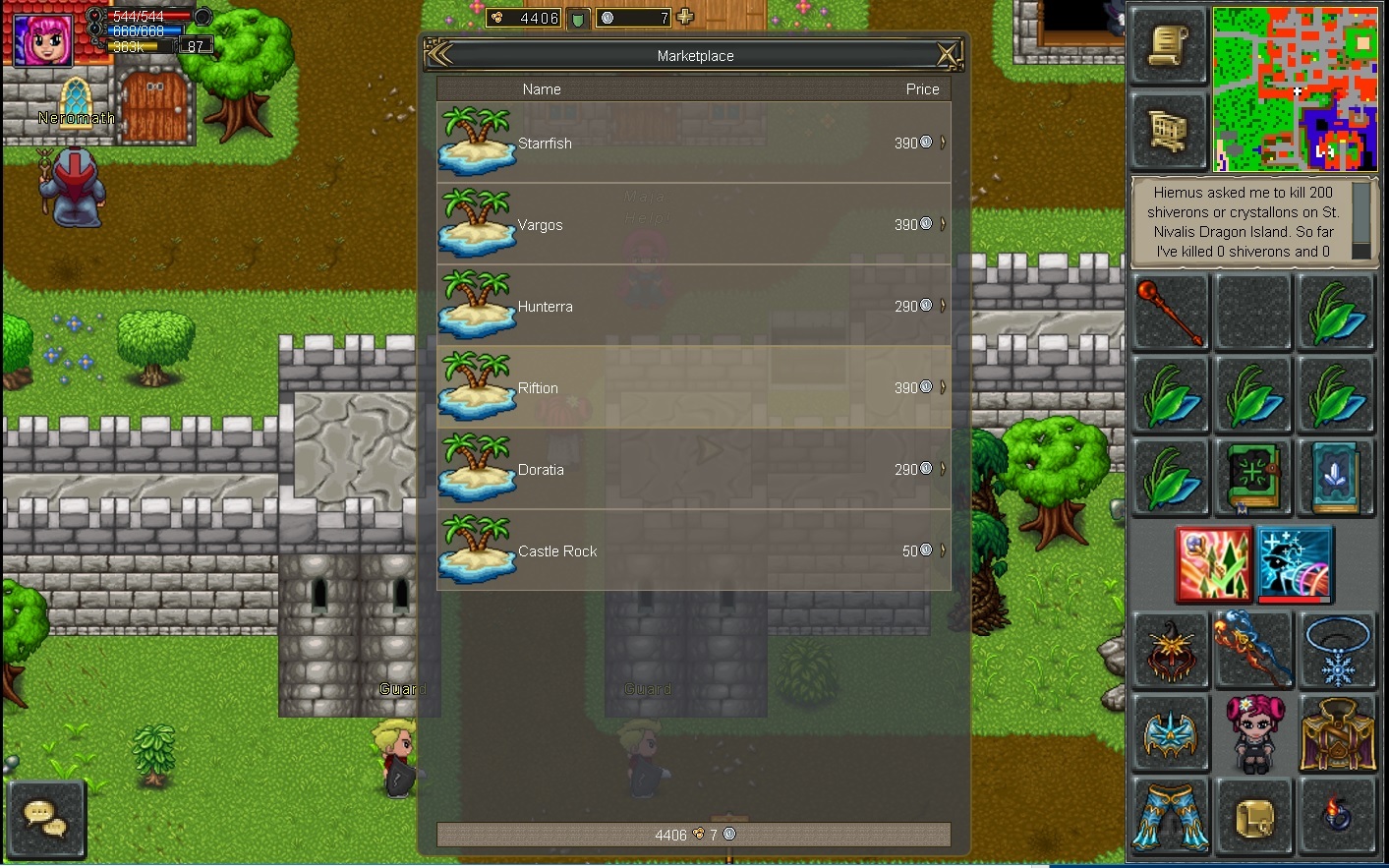The width and height of the screenshot is (1389, 868).
Task: Pick the Hunterra island row
Action: (693, 307)
